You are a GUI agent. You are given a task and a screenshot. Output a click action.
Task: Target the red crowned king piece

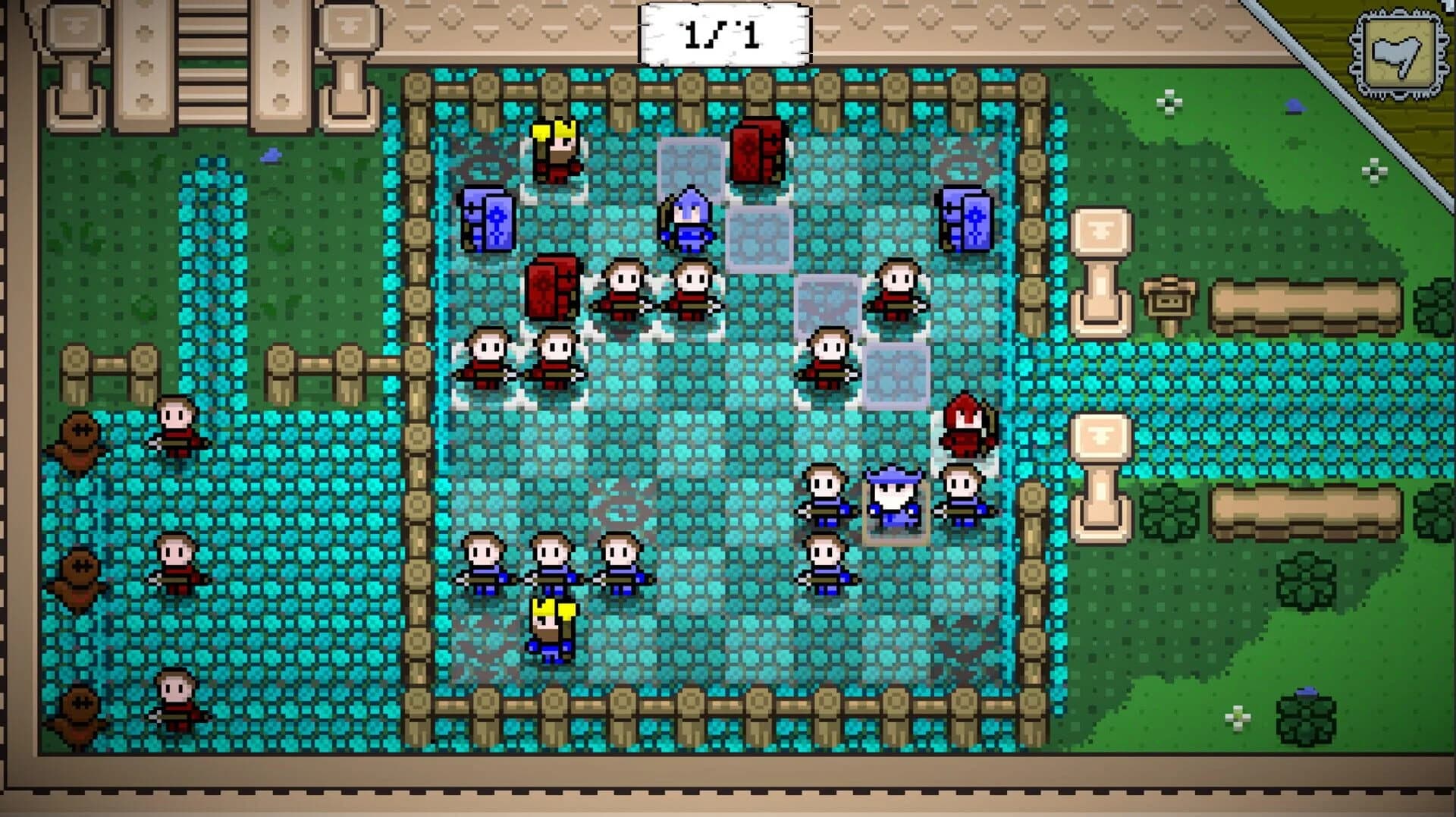click(x=557, y=151)
